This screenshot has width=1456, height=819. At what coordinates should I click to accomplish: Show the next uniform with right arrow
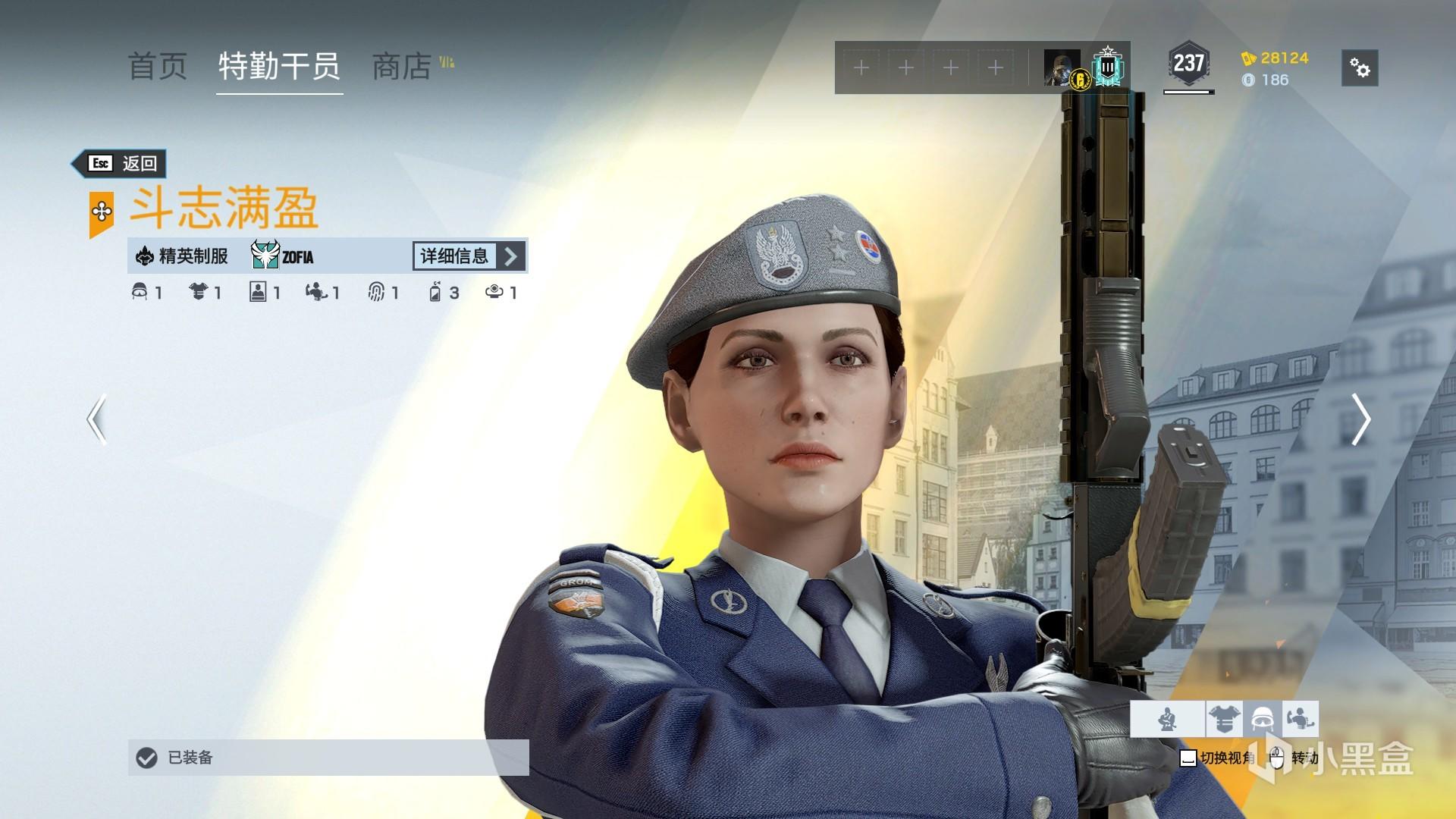tap(1360, 419)
